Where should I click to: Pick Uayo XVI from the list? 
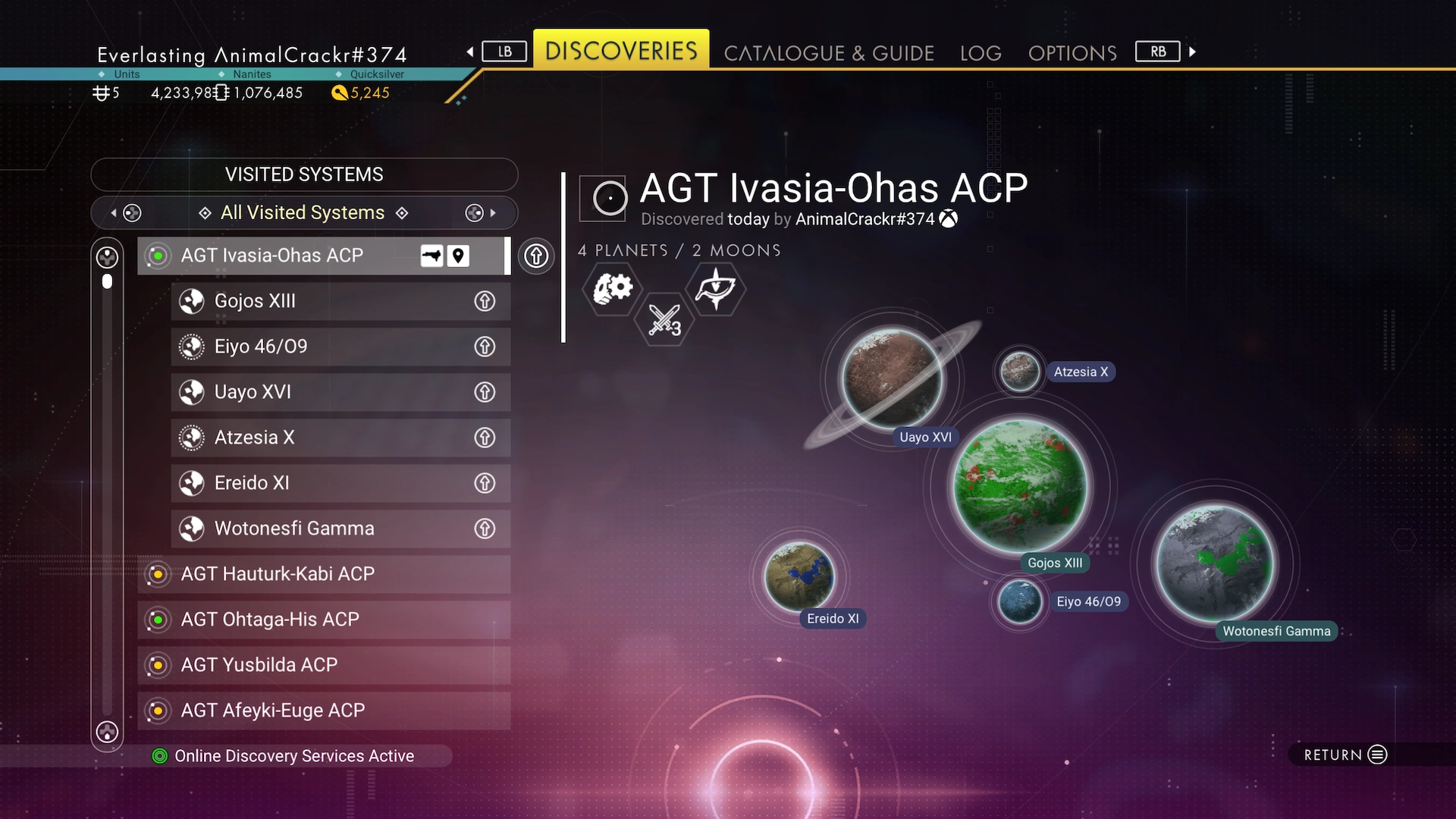[x=318, y=392]
